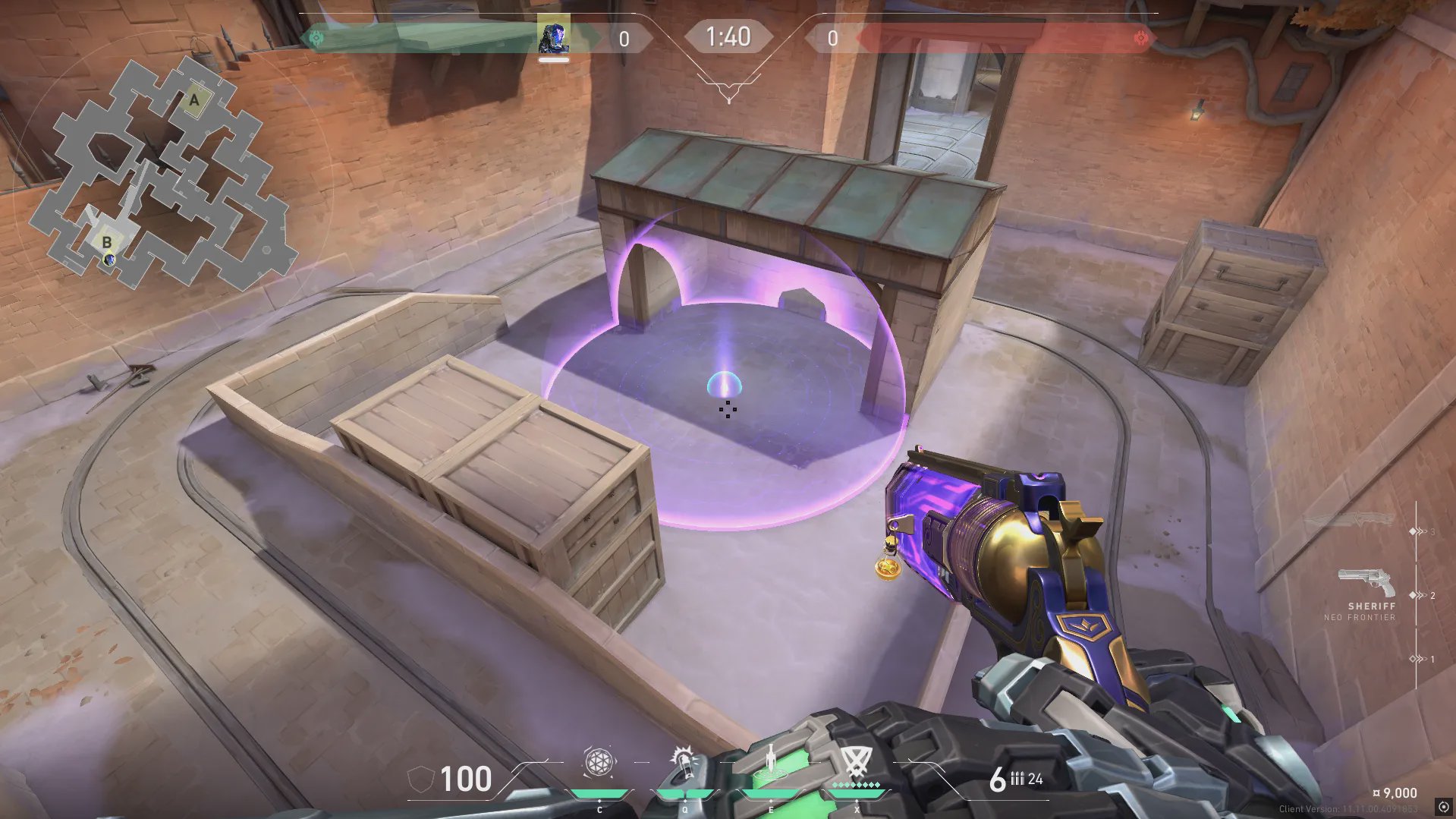The width and height of the screenshot is (1456, 819).
Task: Click the target icon in bottom-right corner
Action: (1442, 807)
